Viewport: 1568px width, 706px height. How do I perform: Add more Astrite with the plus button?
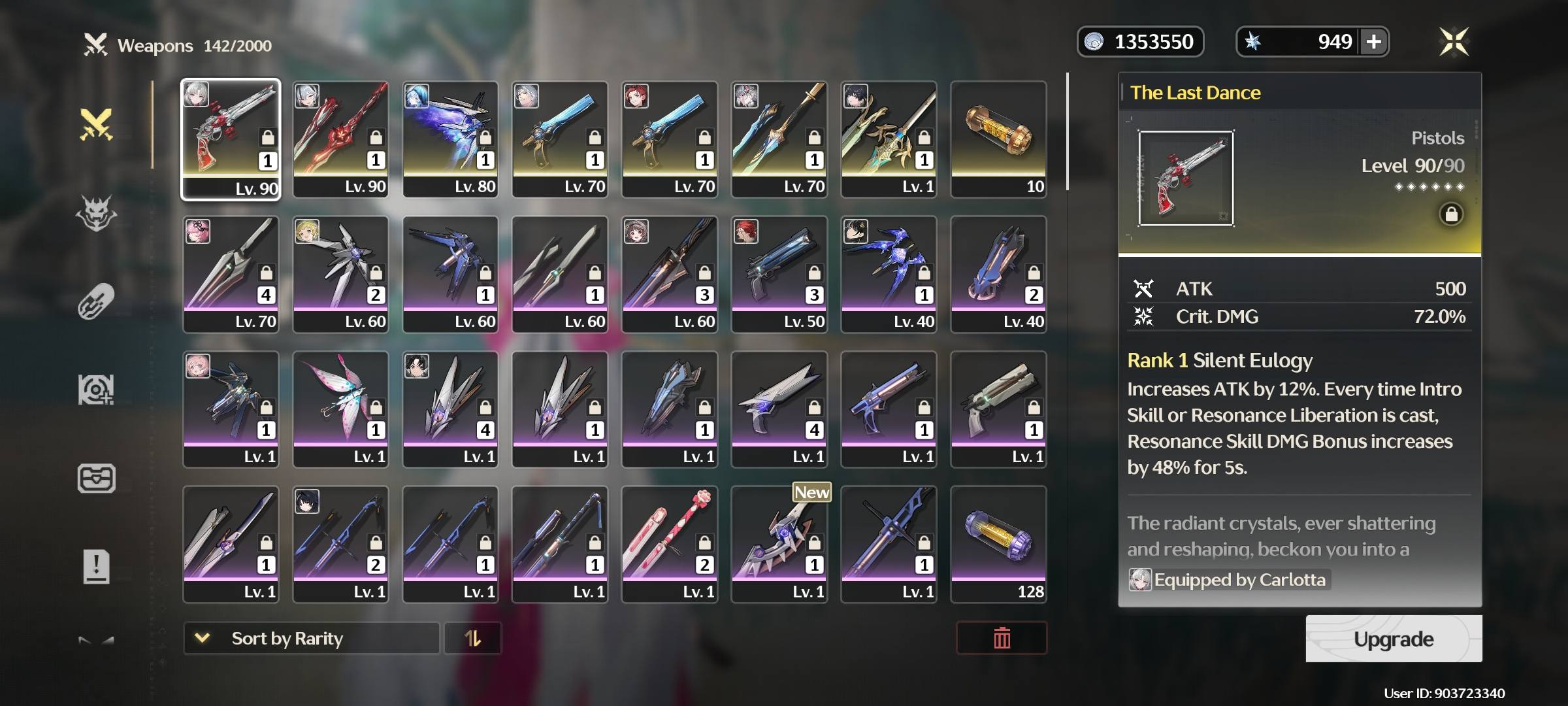pos(1373,42)
